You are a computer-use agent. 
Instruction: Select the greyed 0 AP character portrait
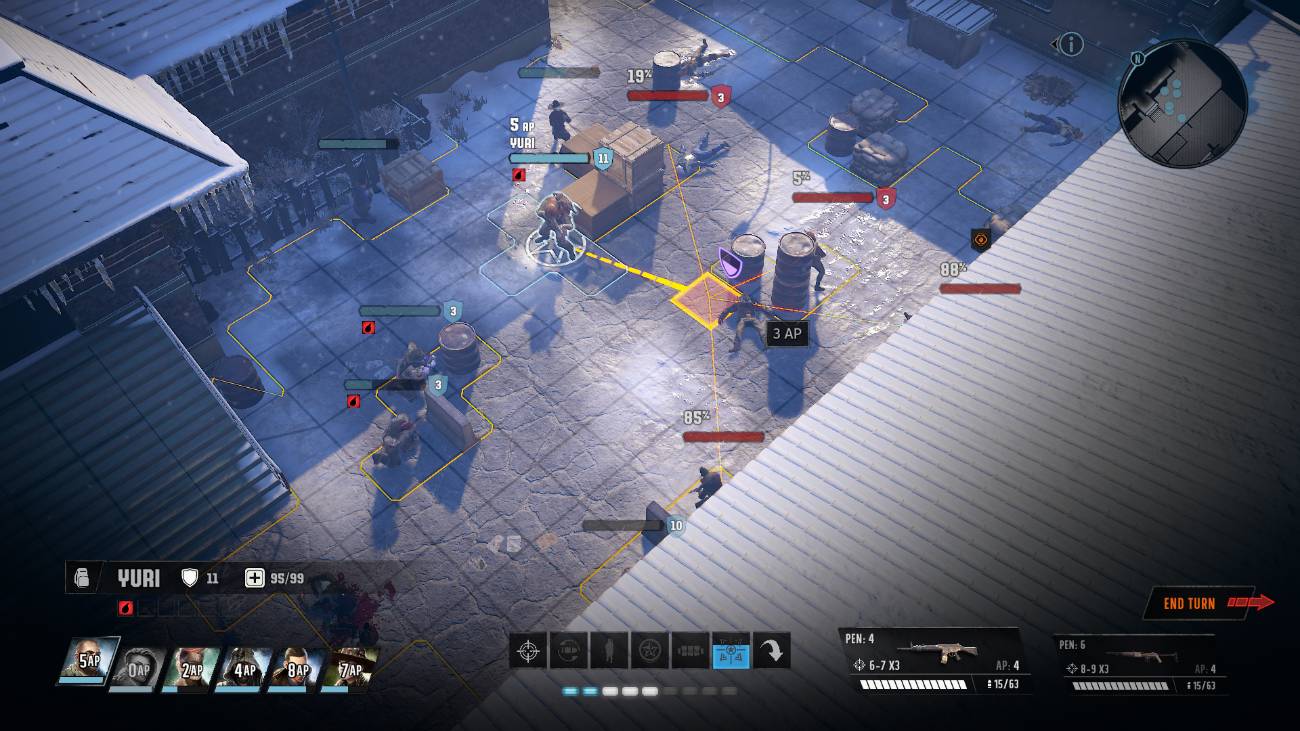point(140,668)
